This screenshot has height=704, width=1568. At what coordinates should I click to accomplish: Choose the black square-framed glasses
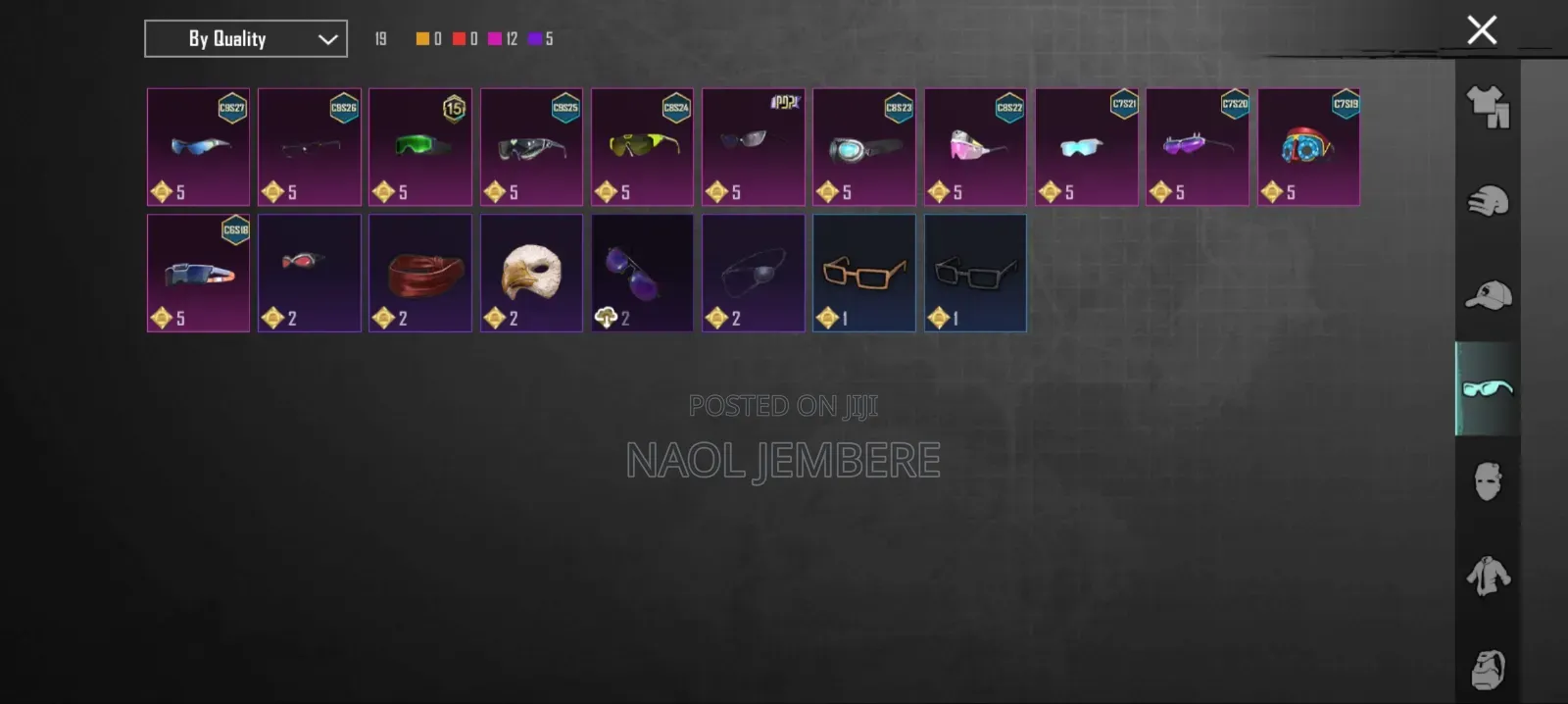point(975,274)
